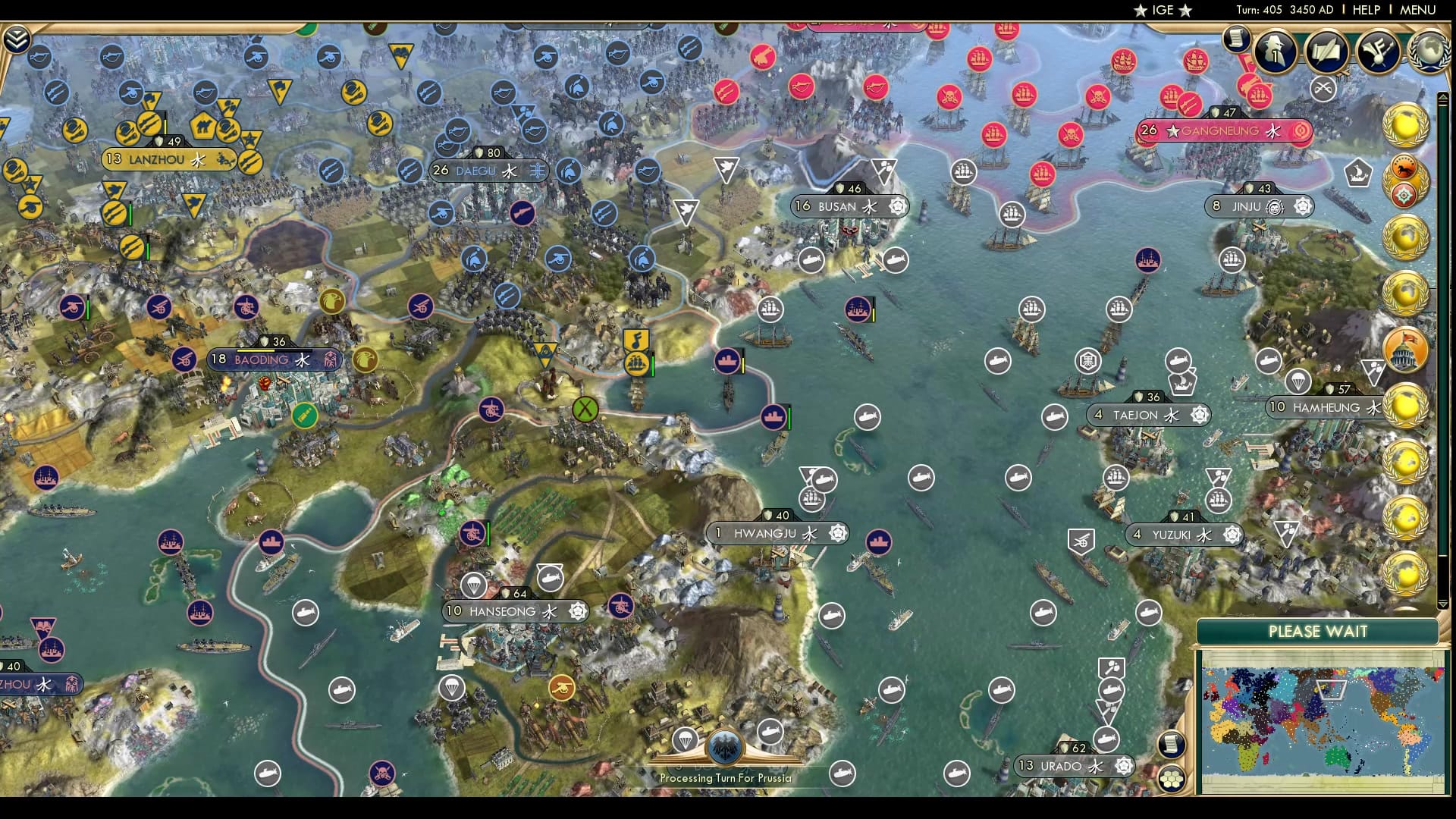This screenshot has height=819, width=1456.
Task: Click the Processing Turn For Prussia progress bar
Action: point(726,777)
